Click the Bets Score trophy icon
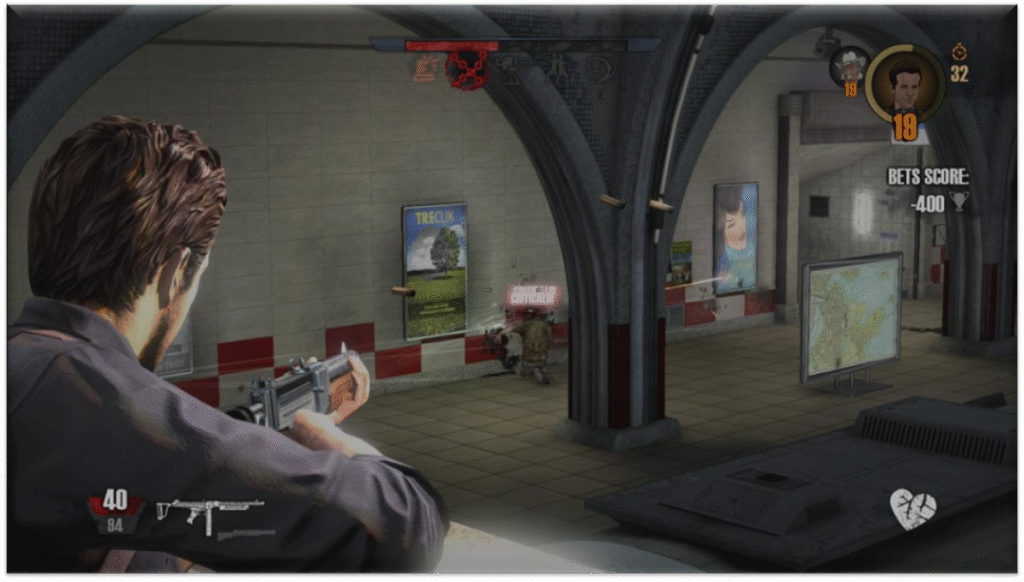This screenshot has width=1024, height=582. pos(959,202)
